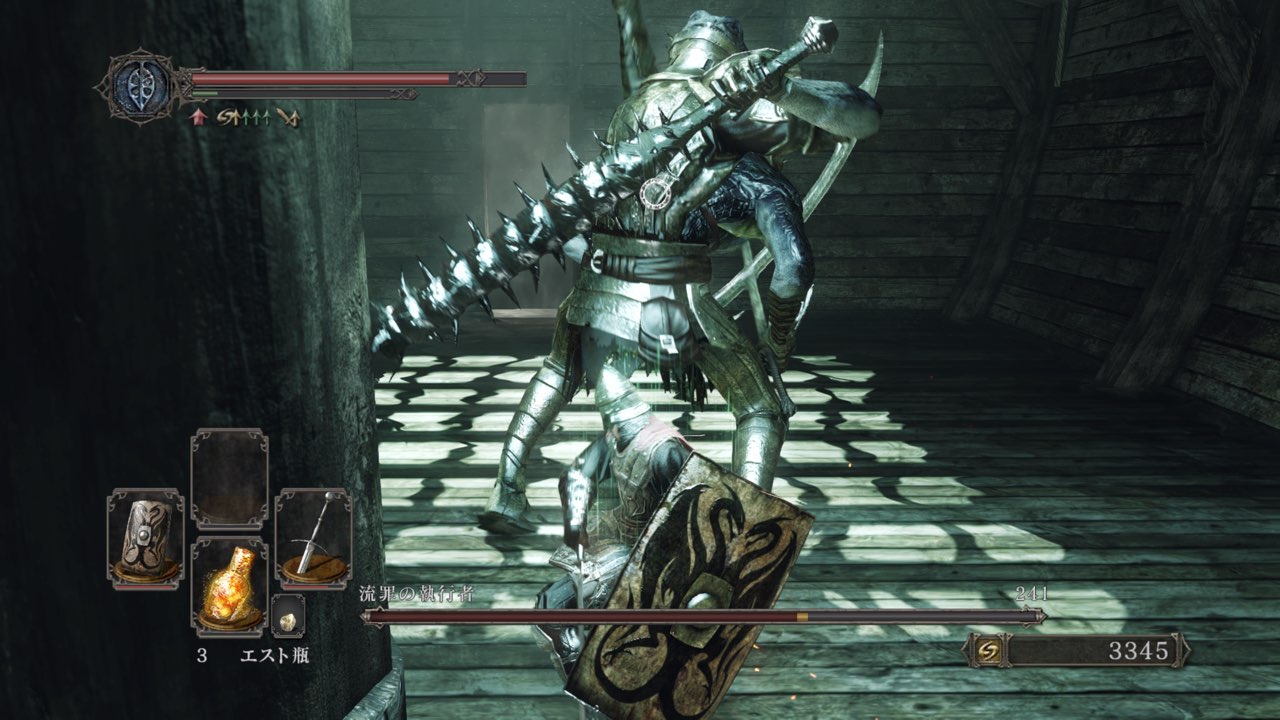Select the empty spell slot above the flask

pos(229,478)
